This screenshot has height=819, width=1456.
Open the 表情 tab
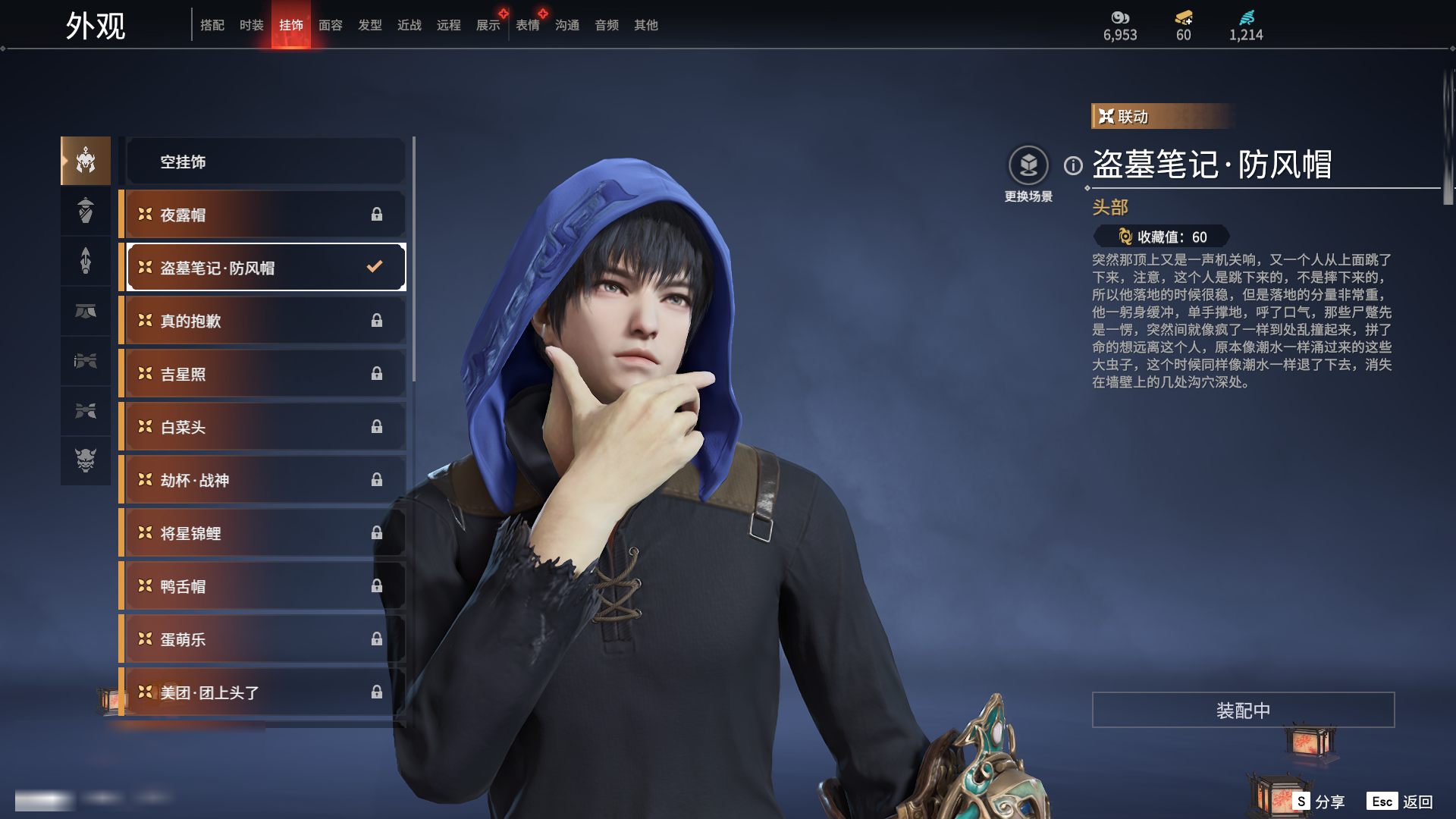tap(527, 25)
